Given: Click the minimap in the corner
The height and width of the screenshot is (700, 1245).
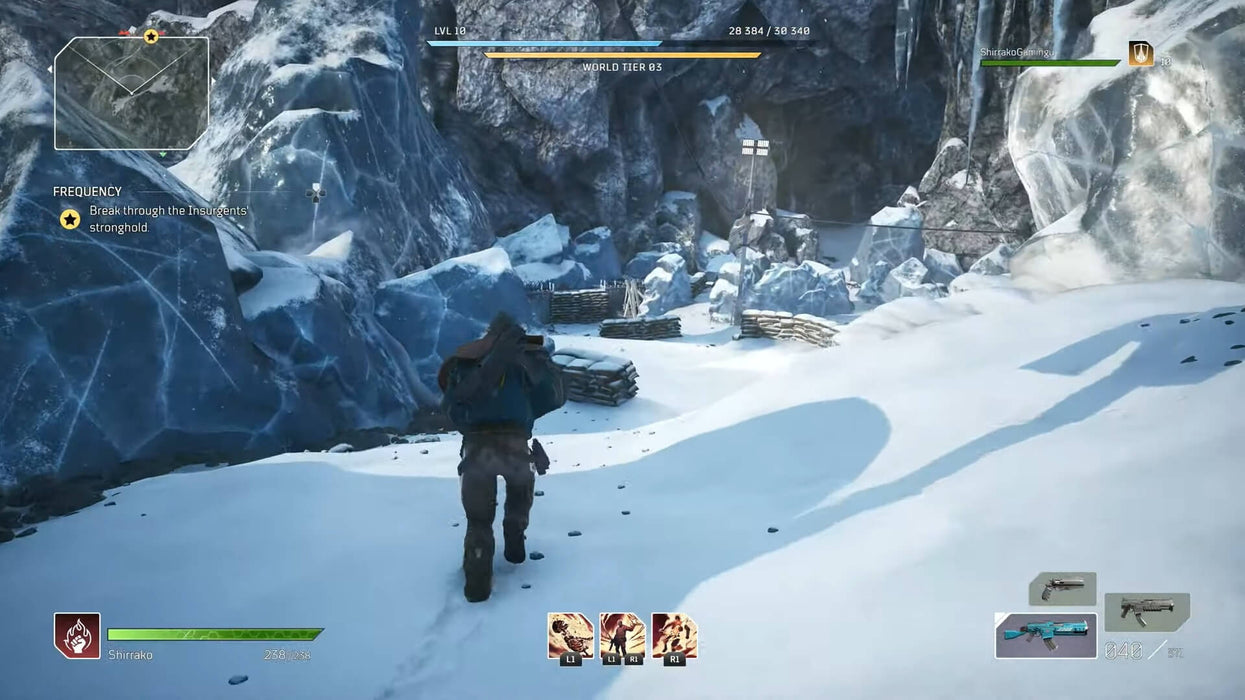Looking at the screenshot, I should coord(131,93).
